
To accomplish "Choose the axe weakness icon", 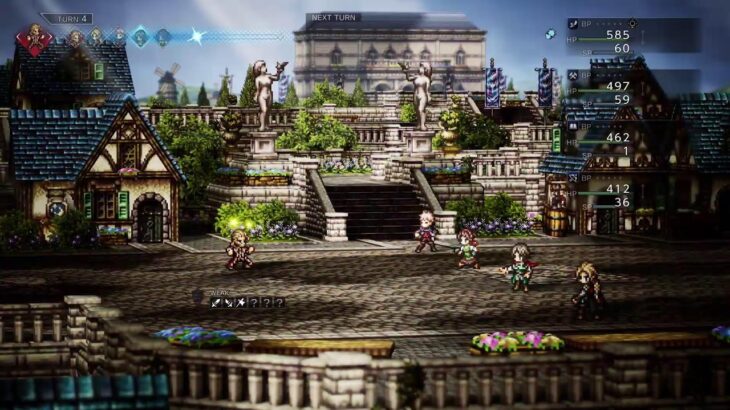I will (x=241, y=301).
